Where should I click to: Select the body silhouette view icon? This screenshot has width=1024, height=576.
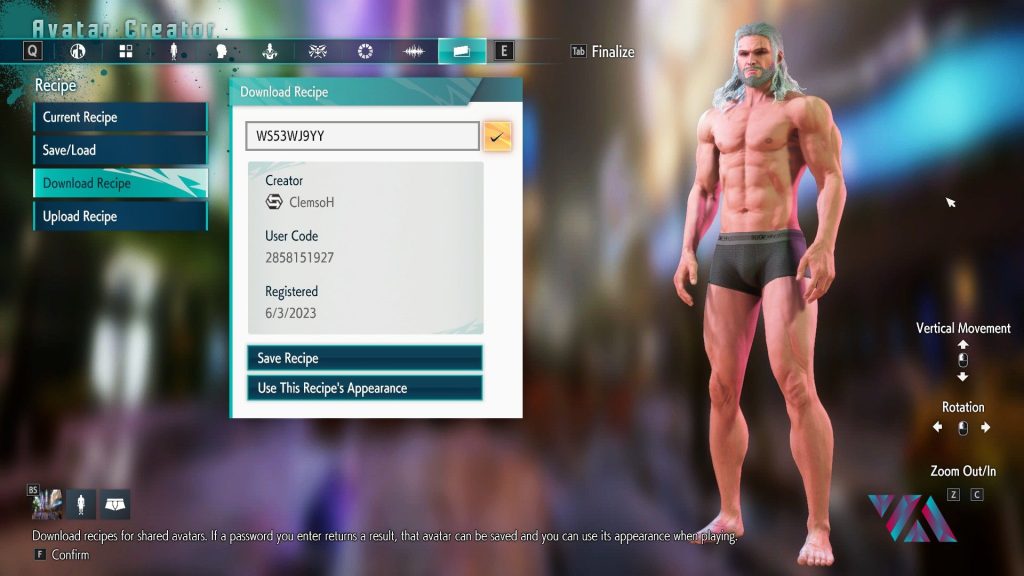(x=80, y=504)
